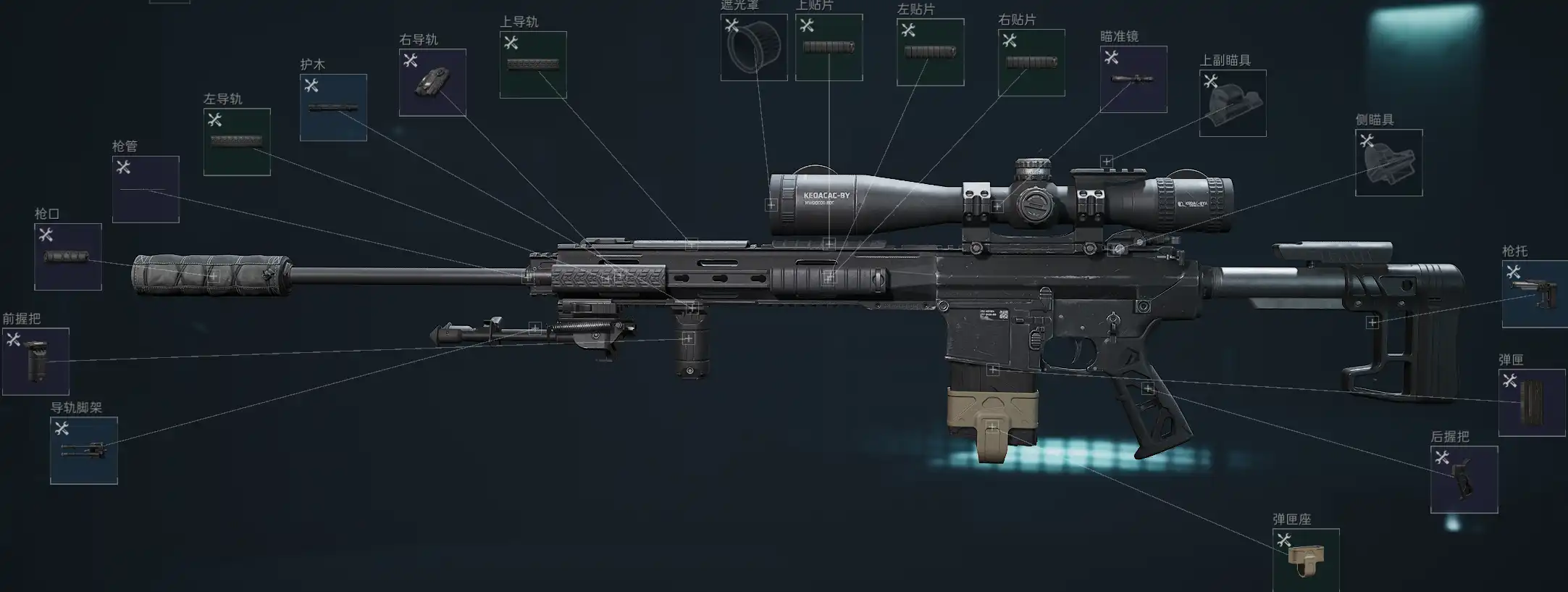
Task: Open the 枪管 barrel slot
Action: 146,189
